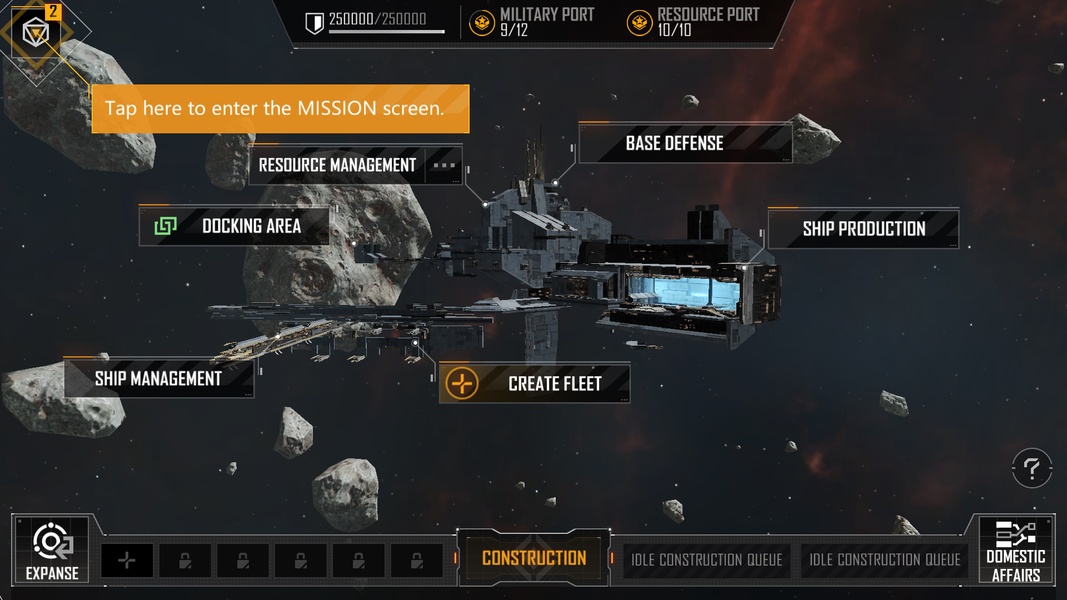
Task: Open Domestic Affairs
Action: click(x=1015, y=551)
